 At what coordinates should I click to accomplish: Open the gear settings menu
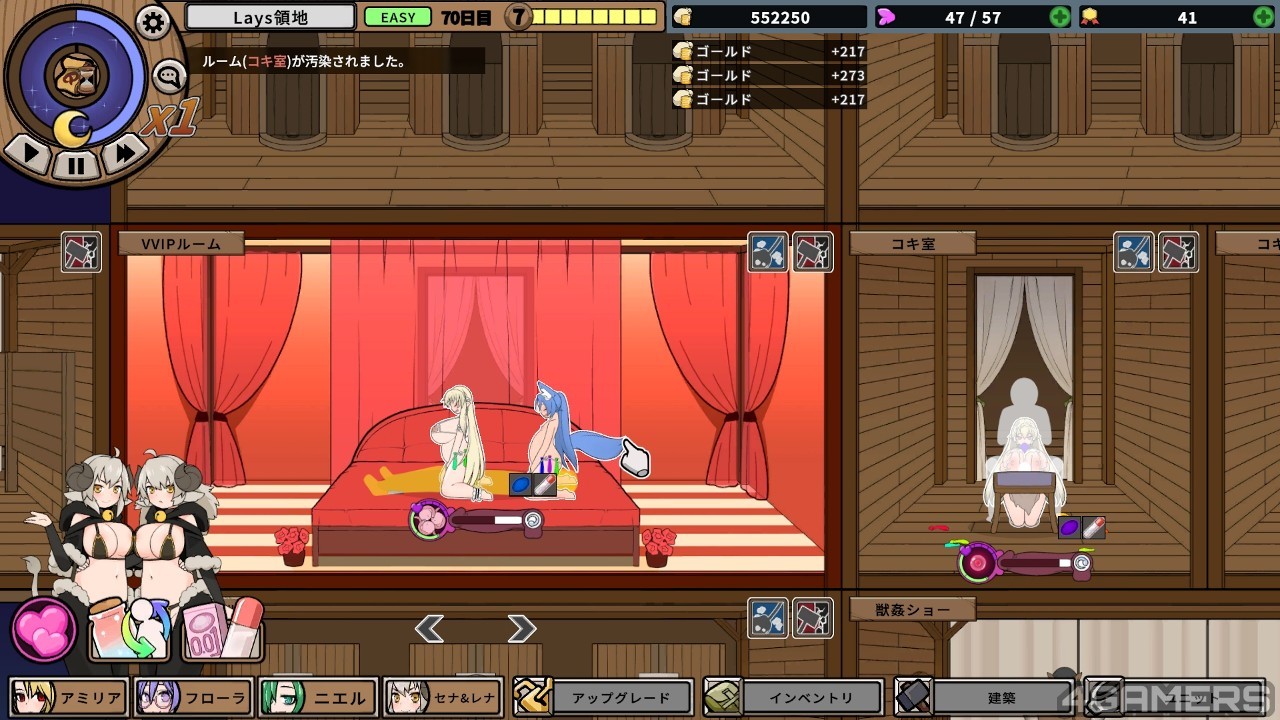click(x=153, y=22)
